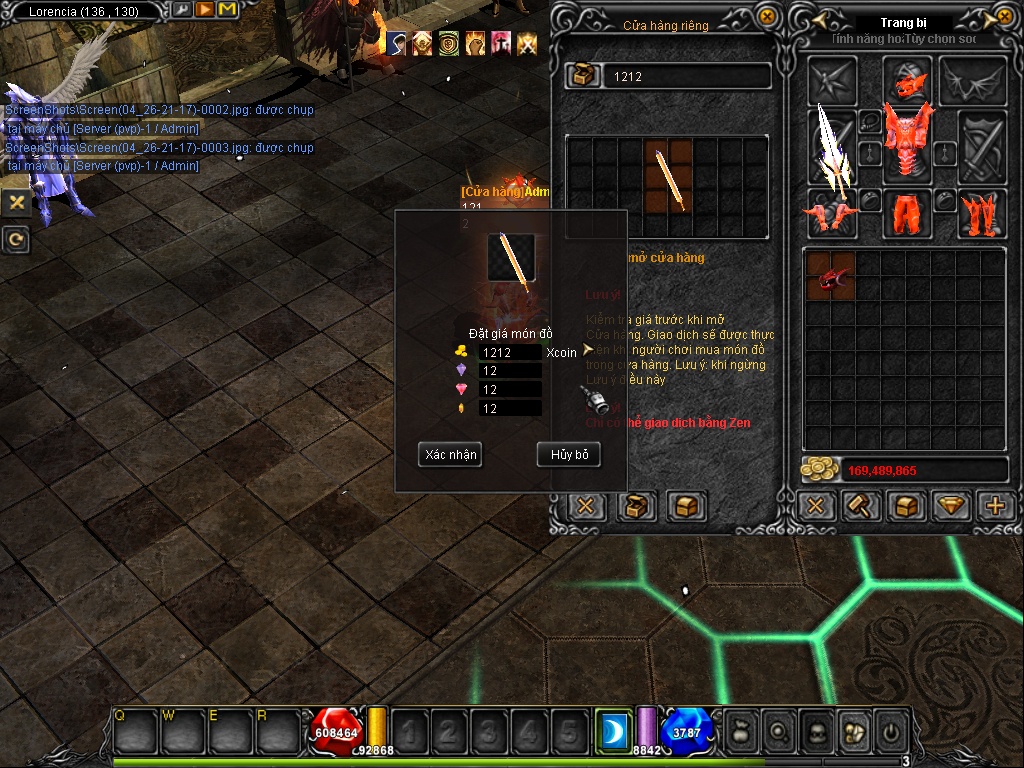Click the yellow M button at top left
The width and height of the screenshot is (1024, 768).
pyautogui.click(x=227, y=10)
